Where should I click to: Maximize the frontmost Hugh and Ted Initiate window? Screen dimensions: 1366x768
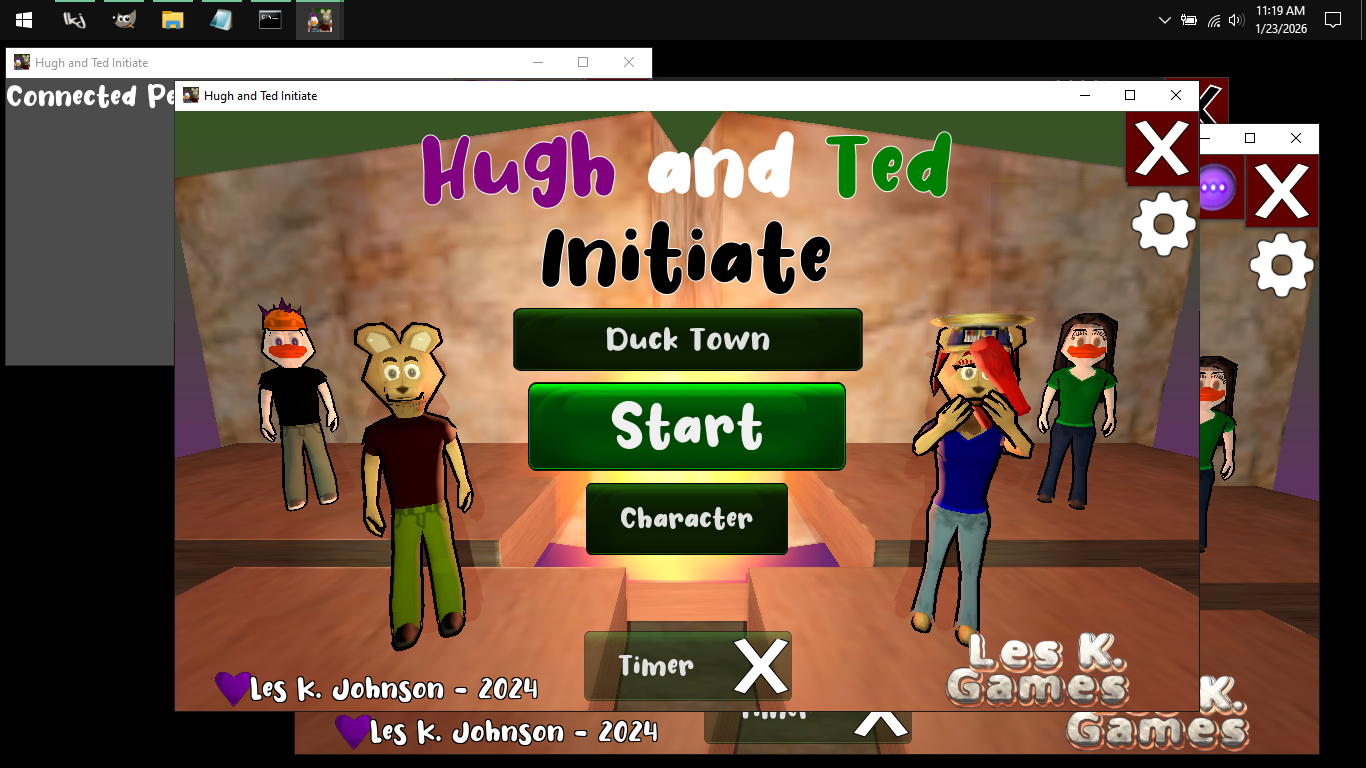[x=1130, y=96]
